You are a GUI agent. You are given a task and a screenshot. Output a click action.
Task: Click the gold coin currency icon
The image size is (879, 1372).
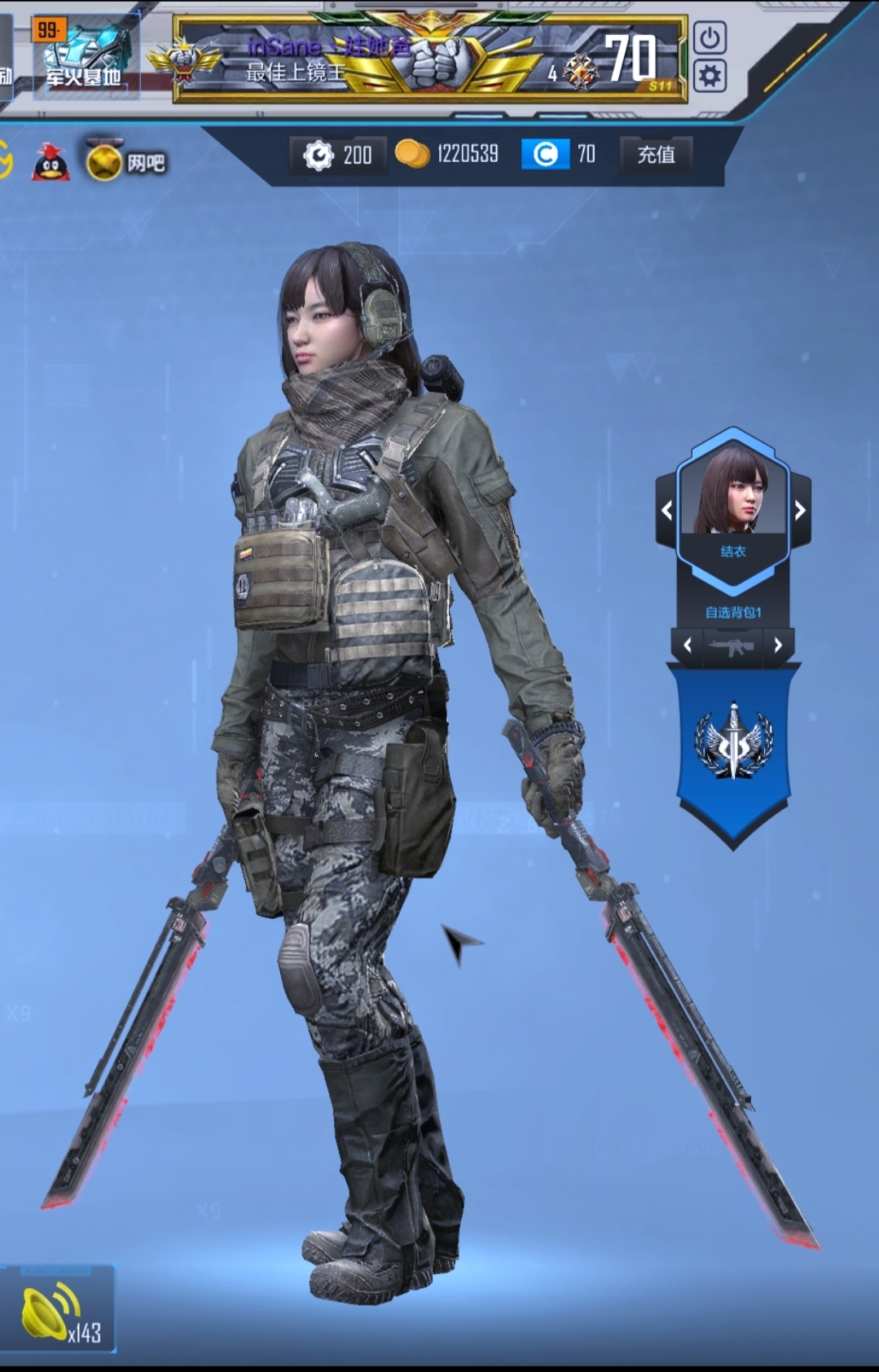(x=412, y=154)
